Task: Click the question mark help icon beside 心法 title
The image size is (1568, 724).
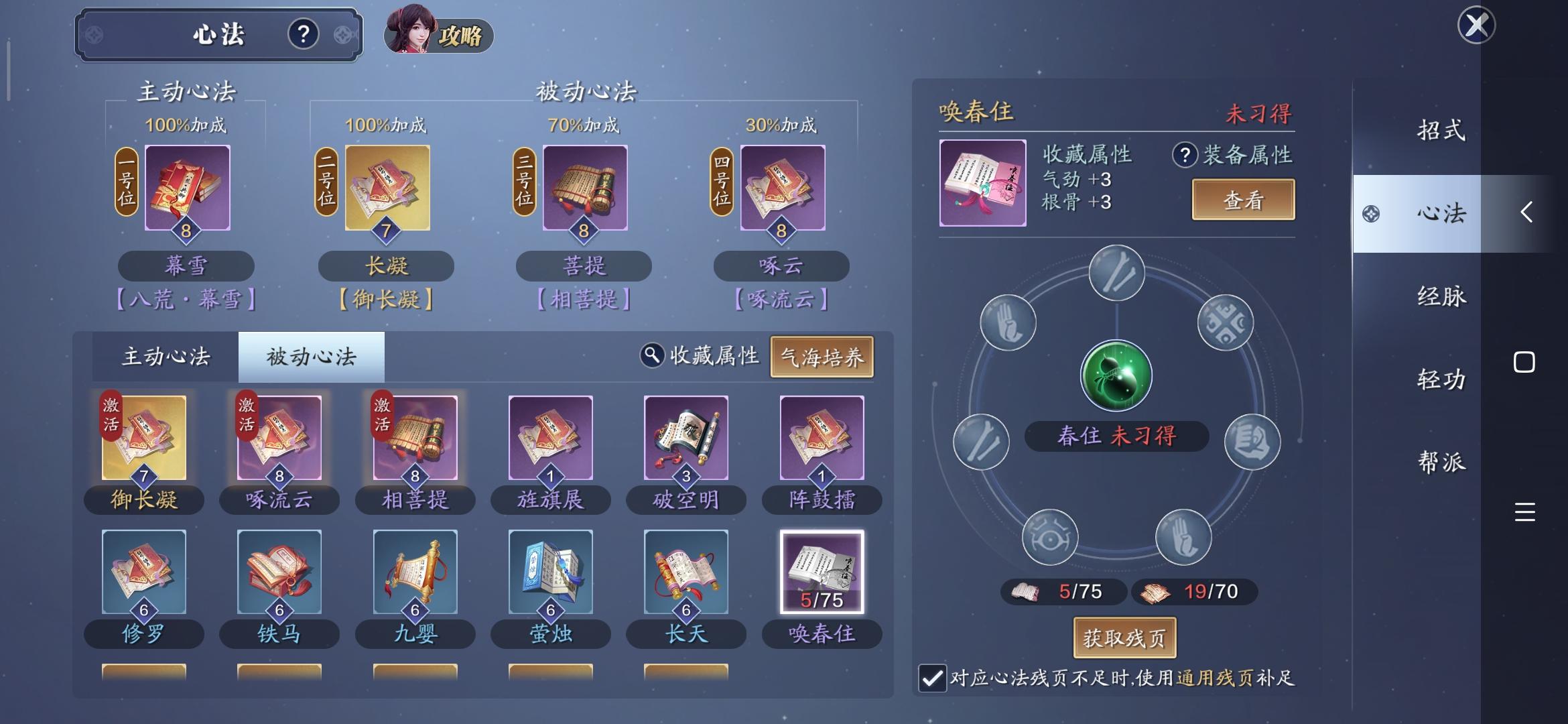Action: (x=305, y=34)
